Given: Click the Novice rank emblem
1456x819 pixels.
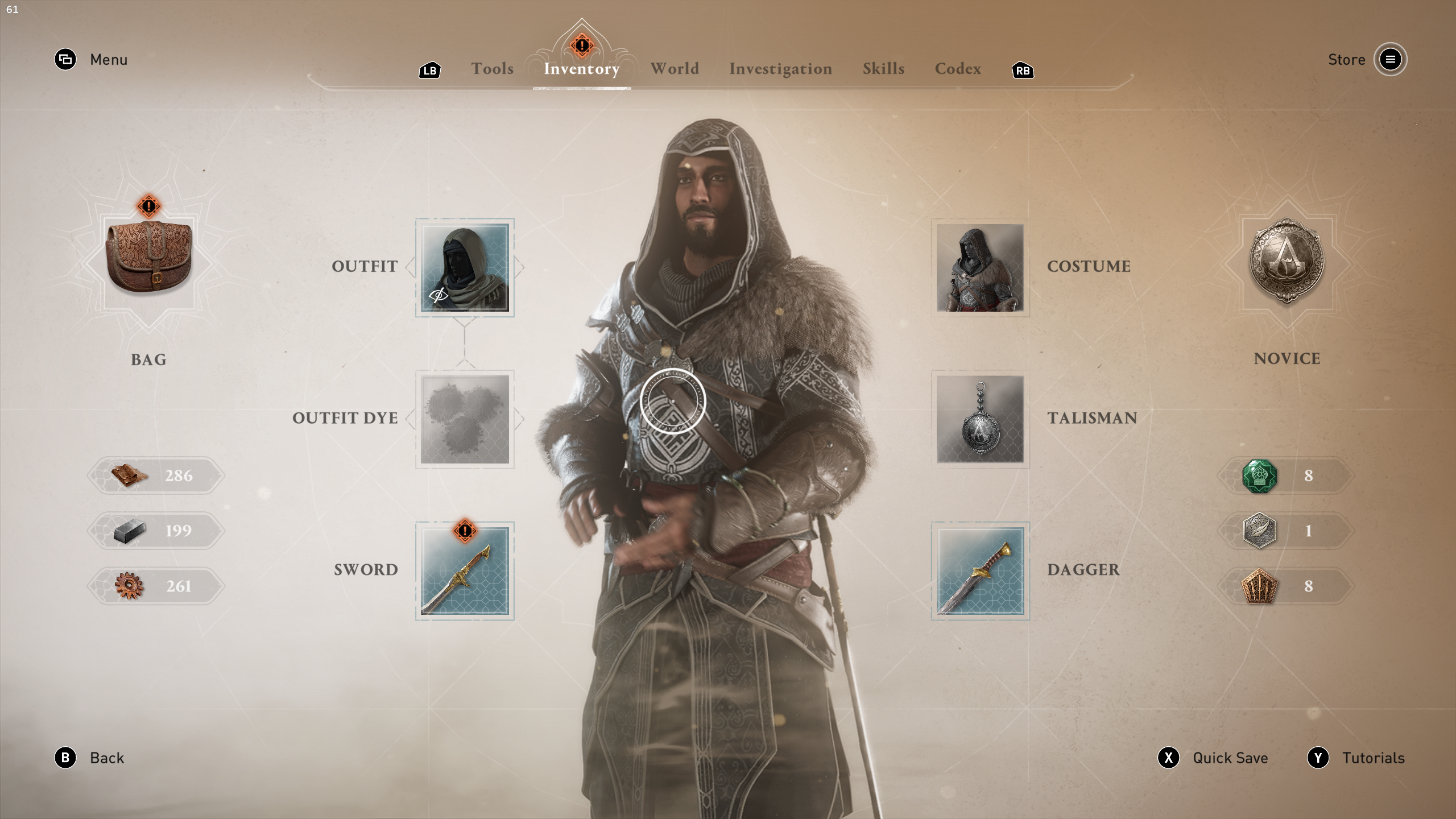Looking at the screenshot, I should pos(1287,263).
